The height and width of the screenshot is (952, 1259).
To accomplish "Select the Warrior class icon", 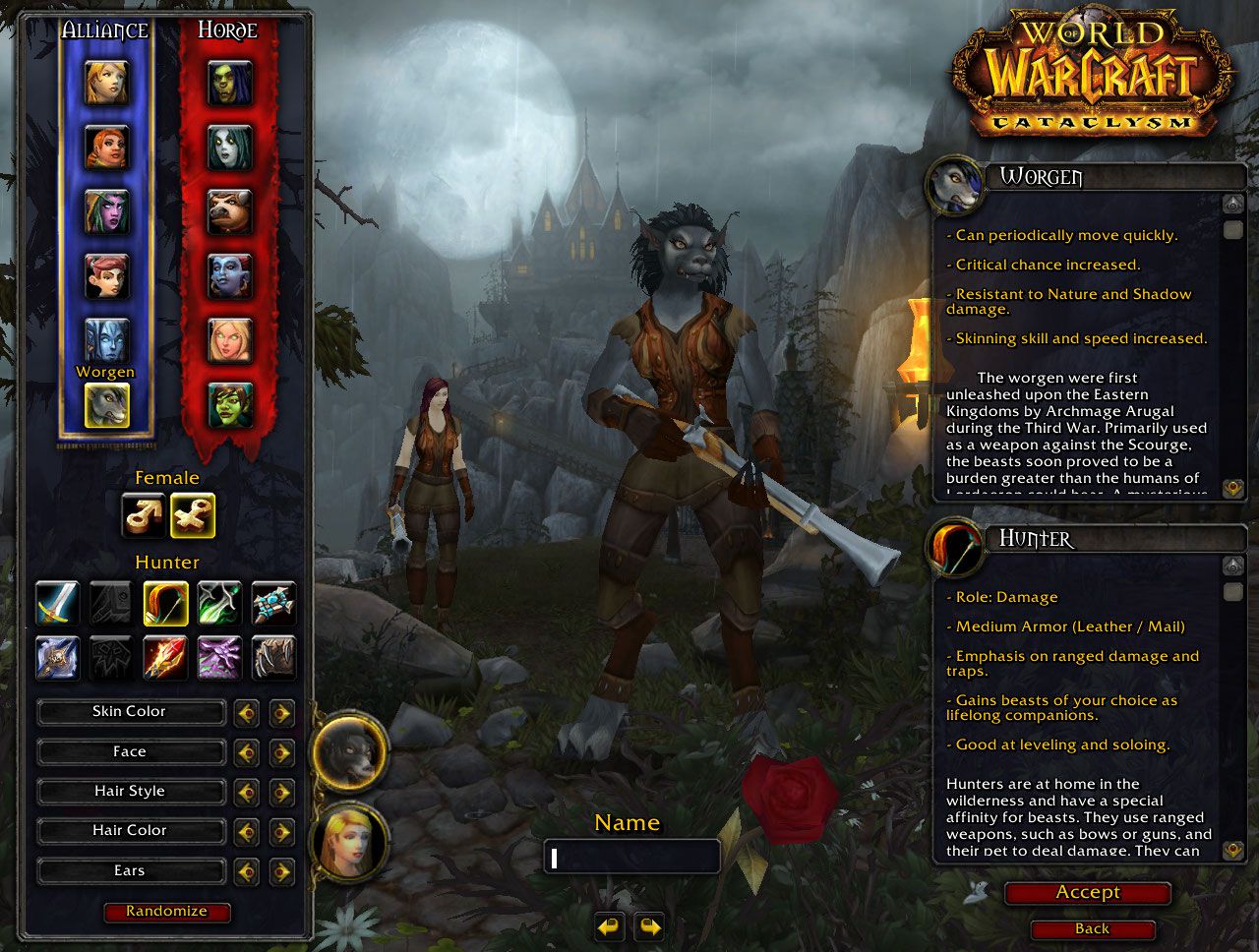I will click(x=56, y=604).
